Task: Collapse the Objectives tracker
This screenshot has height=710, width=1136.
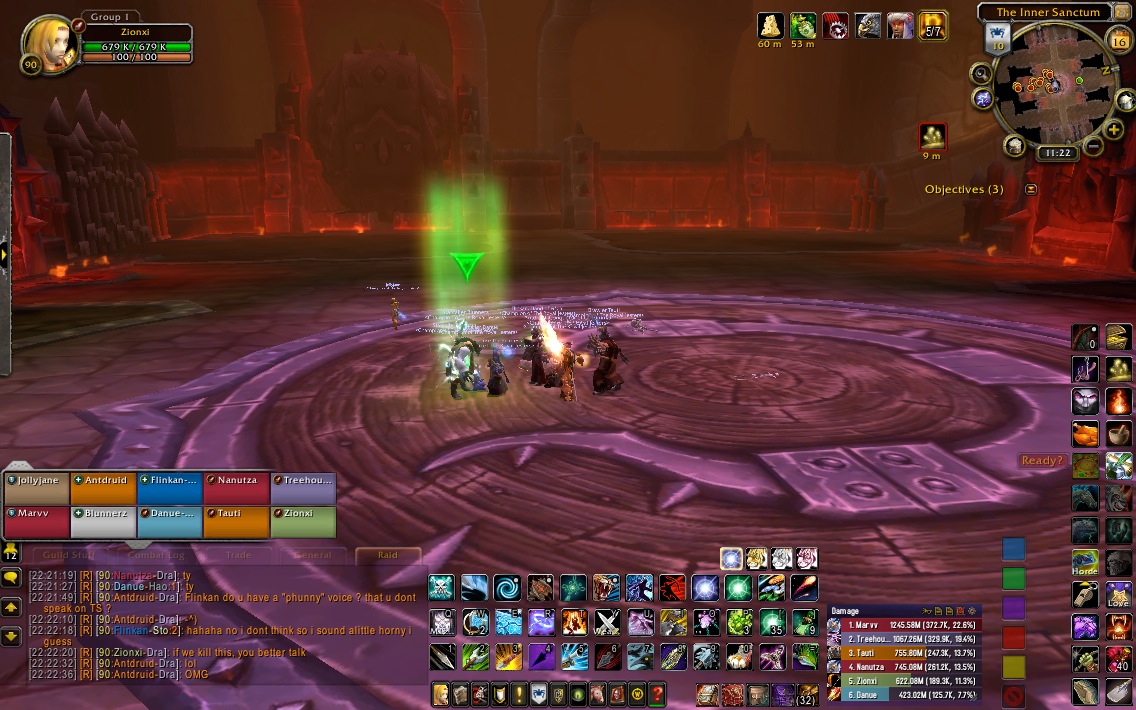Action: 1031,189
